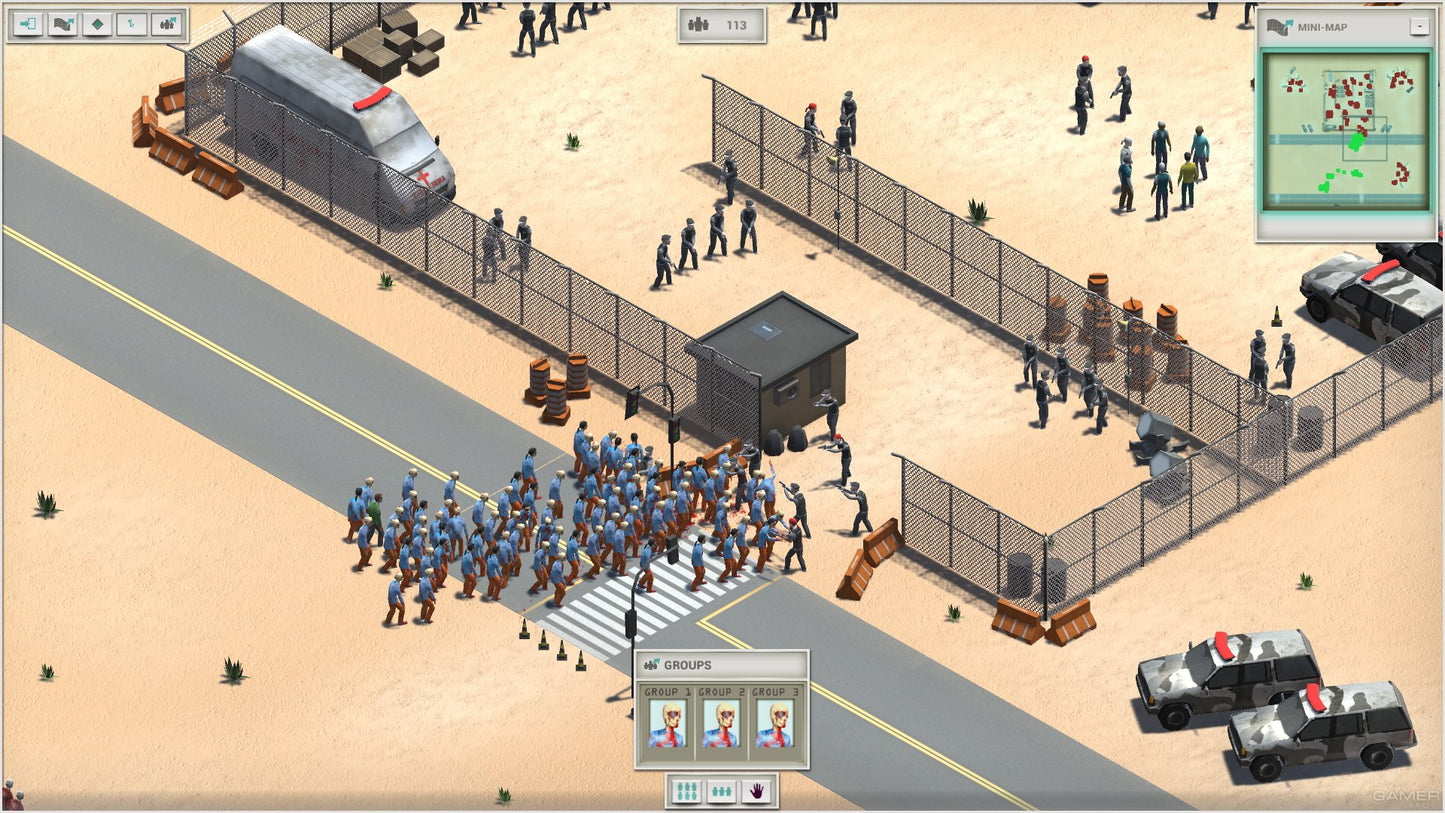This screenshot has width=1445, height=813.
Task: Open the map overview tool with flag icon
Action: [x=64, y=23]
